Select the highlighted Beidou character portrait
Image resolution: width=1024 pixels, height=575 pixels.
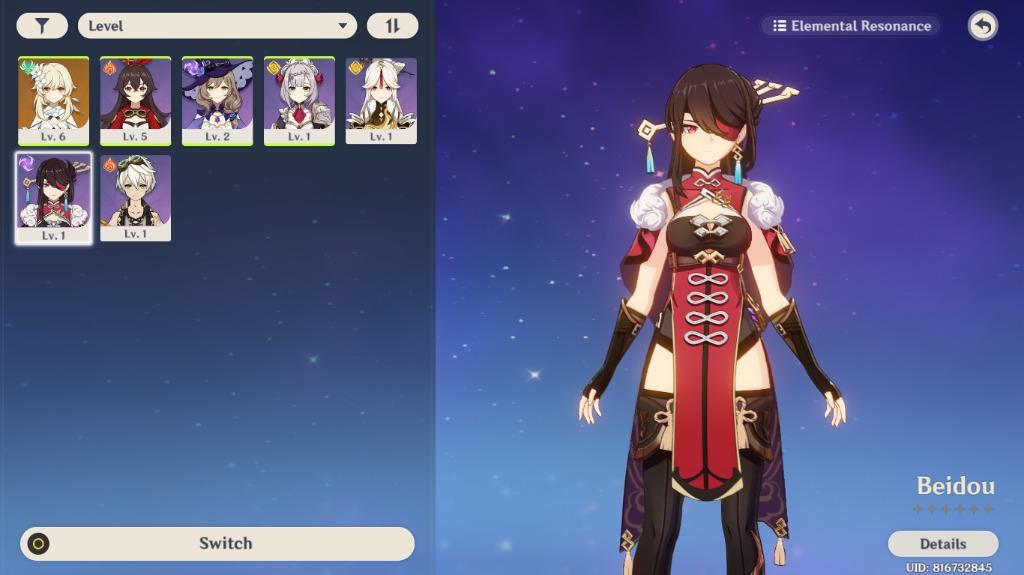(54, 197)
